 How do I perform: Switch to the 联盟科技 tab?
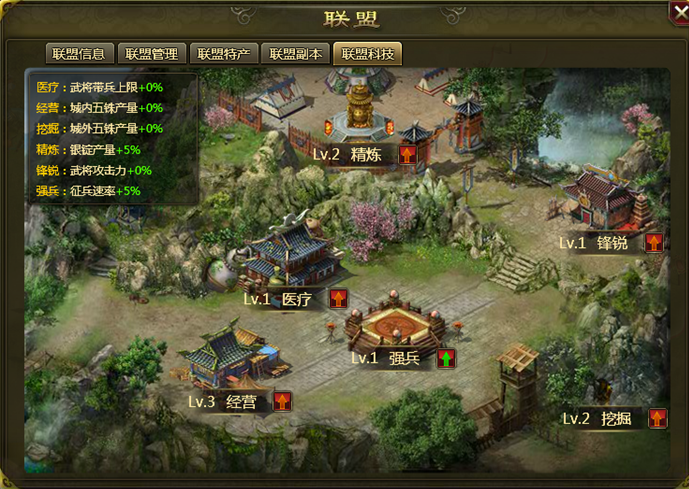pos(368,54)
